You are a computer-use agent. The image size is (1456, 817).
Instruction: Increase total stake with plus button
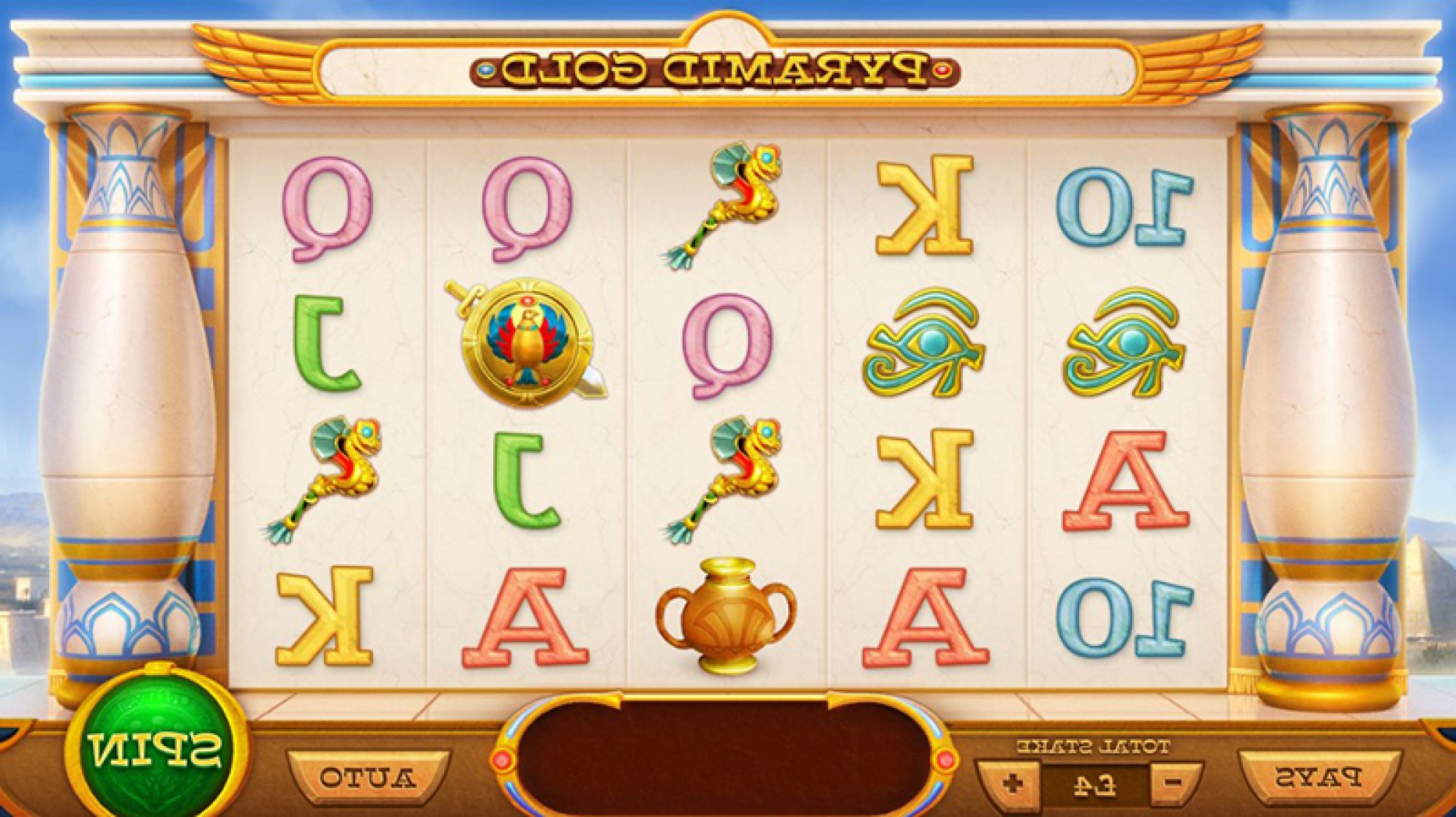(x=1012, y=783)
